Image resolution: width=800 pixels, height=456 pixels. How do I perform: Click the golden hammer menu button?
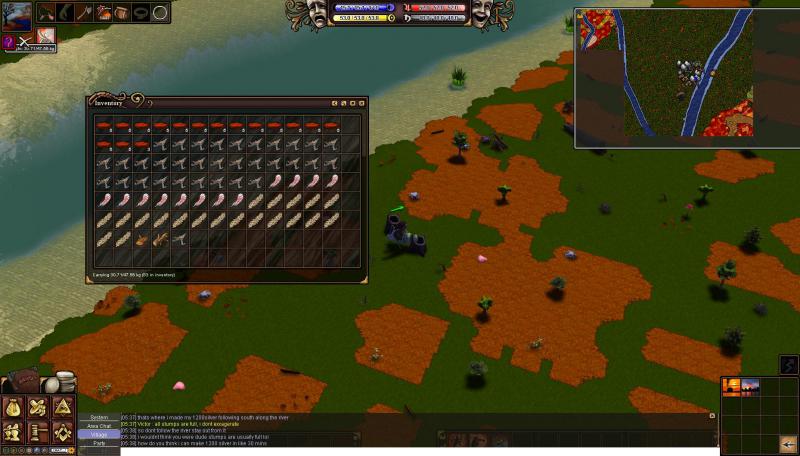(x=37, y=432)
